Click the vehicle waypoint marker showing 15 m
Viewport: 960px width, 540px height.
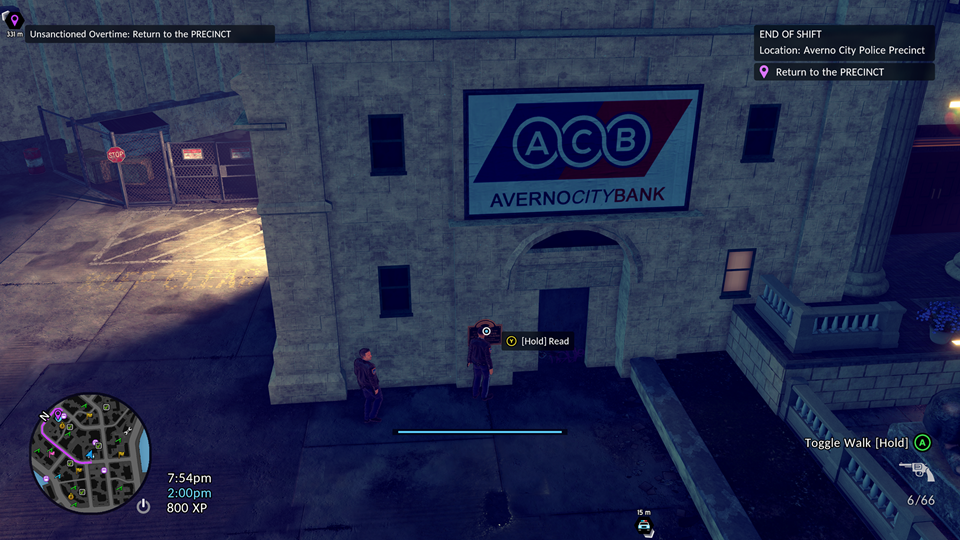pos(645,523)
